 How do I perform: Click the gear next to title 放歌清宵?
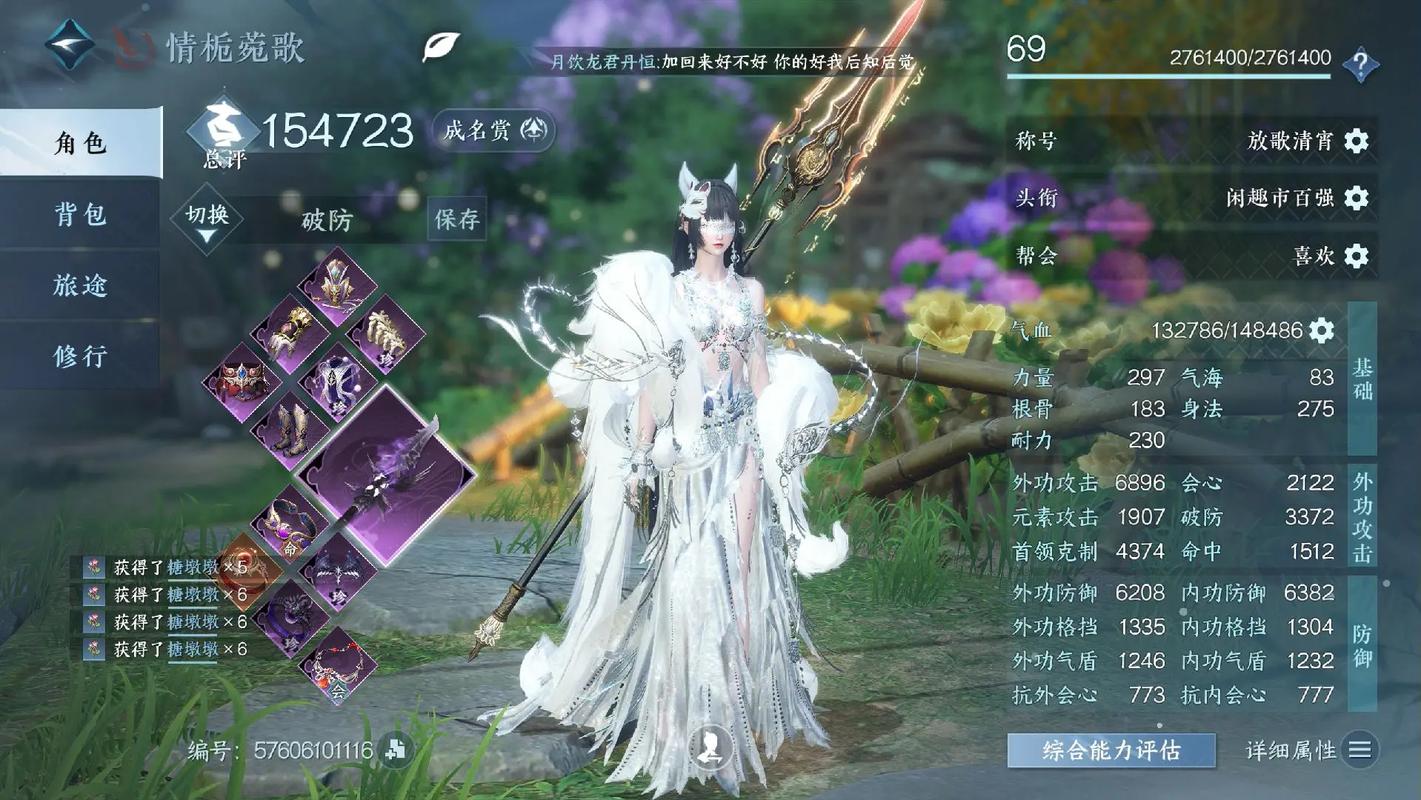point(1356,141)
